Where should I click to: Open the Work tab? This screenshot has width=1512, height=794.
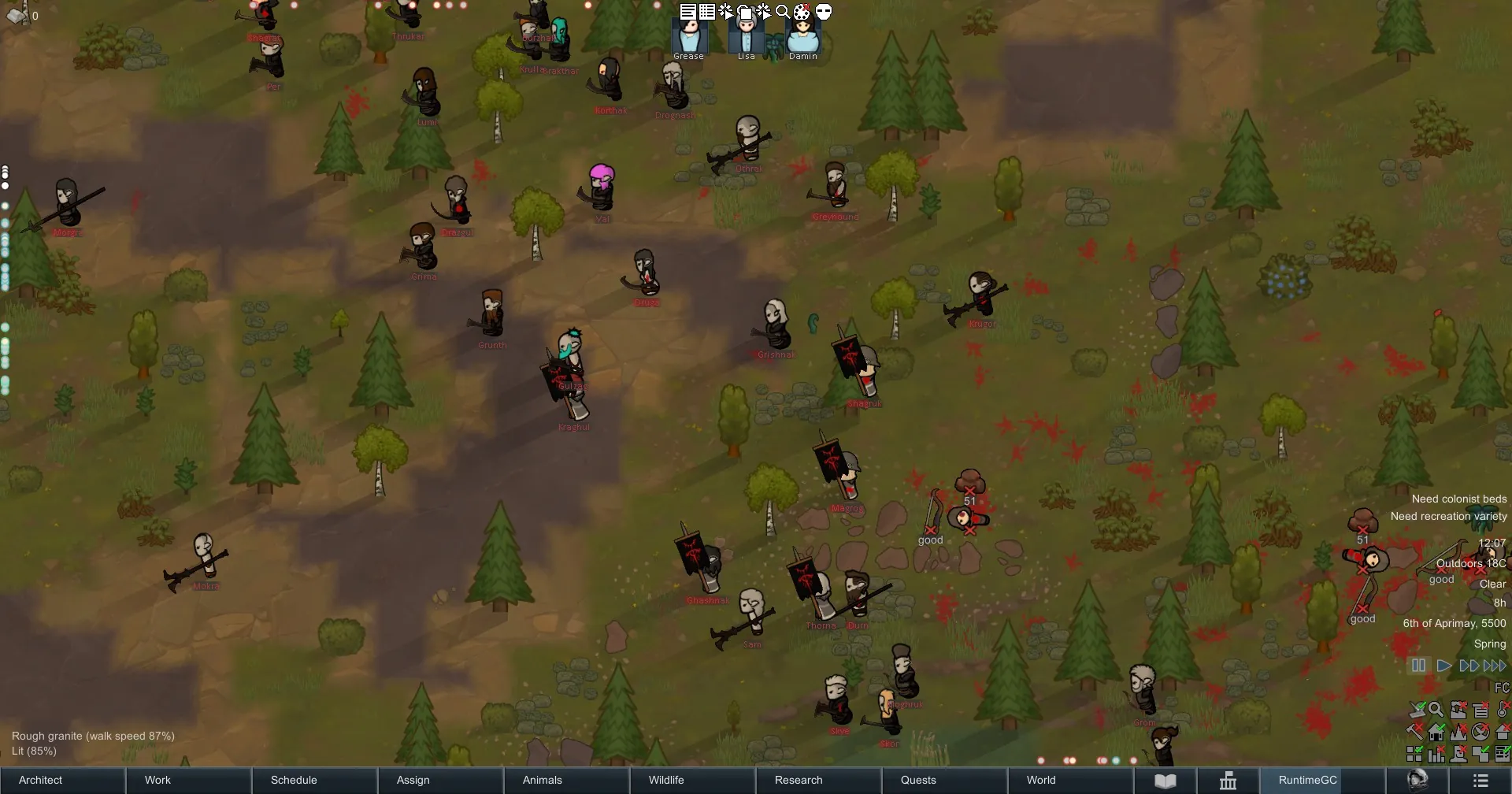click(157, 780)
